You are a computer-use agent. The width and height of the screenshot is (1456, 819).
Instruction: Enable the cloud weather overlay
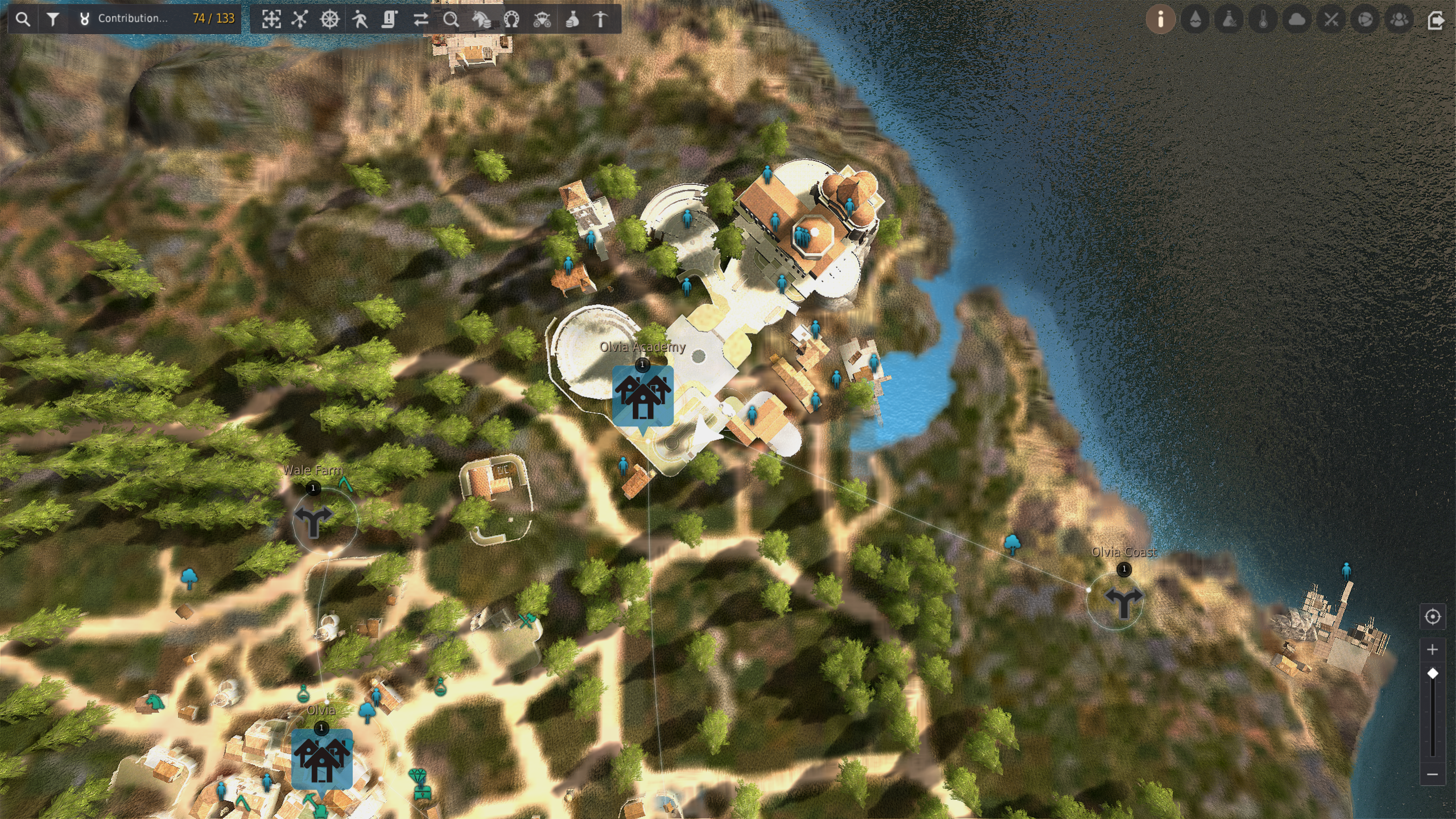coord(1297,19)
